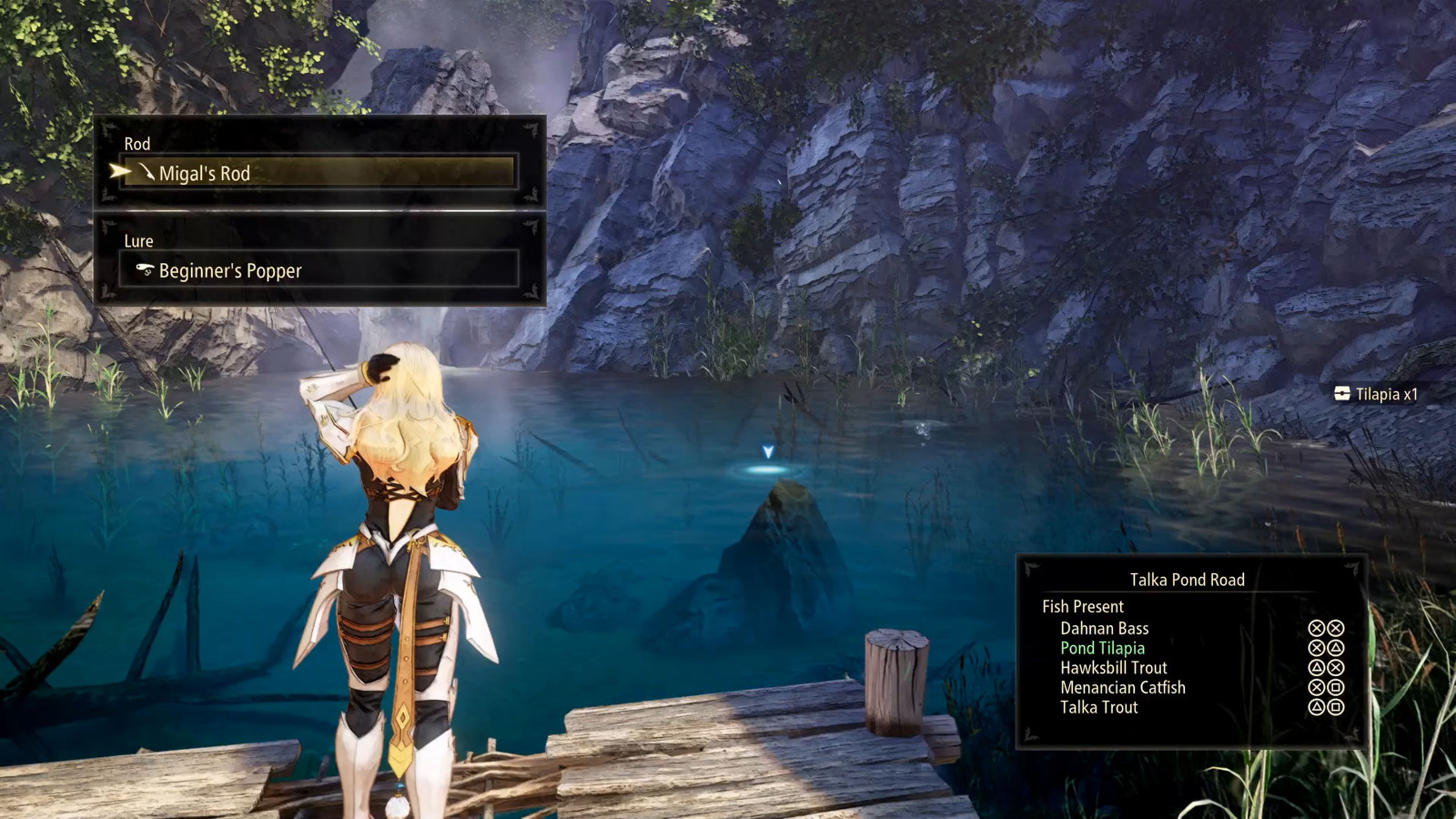The height and width of the screenshot is (819, 1456).
Task: Expand the Fish Present list
Action: tap(1081, 606)
